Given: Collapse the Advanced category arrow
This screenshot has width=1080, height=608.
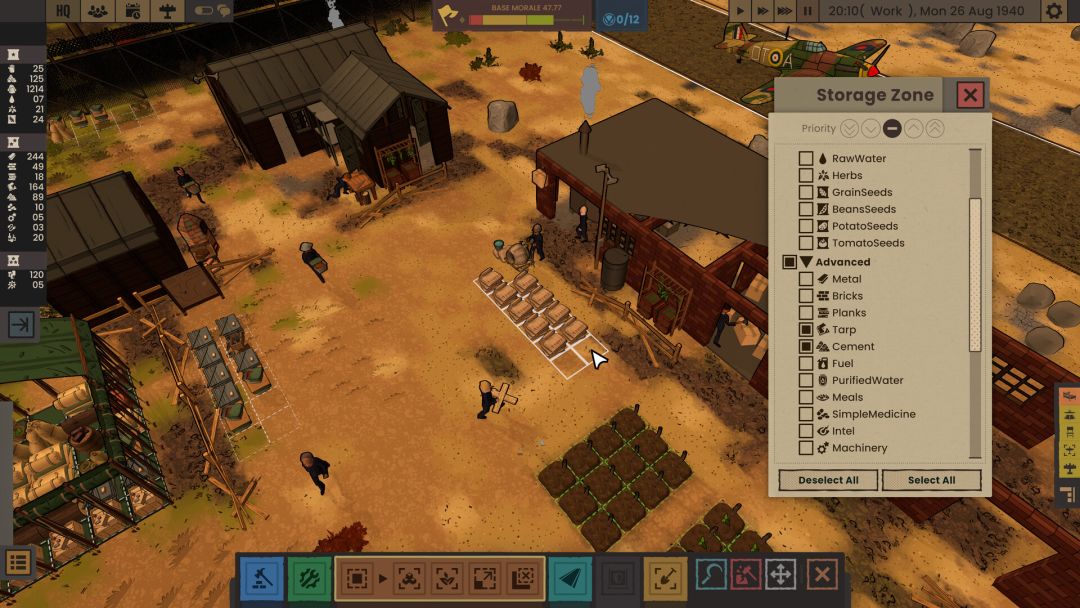Looking at the screenshot, I should point(806,262).
